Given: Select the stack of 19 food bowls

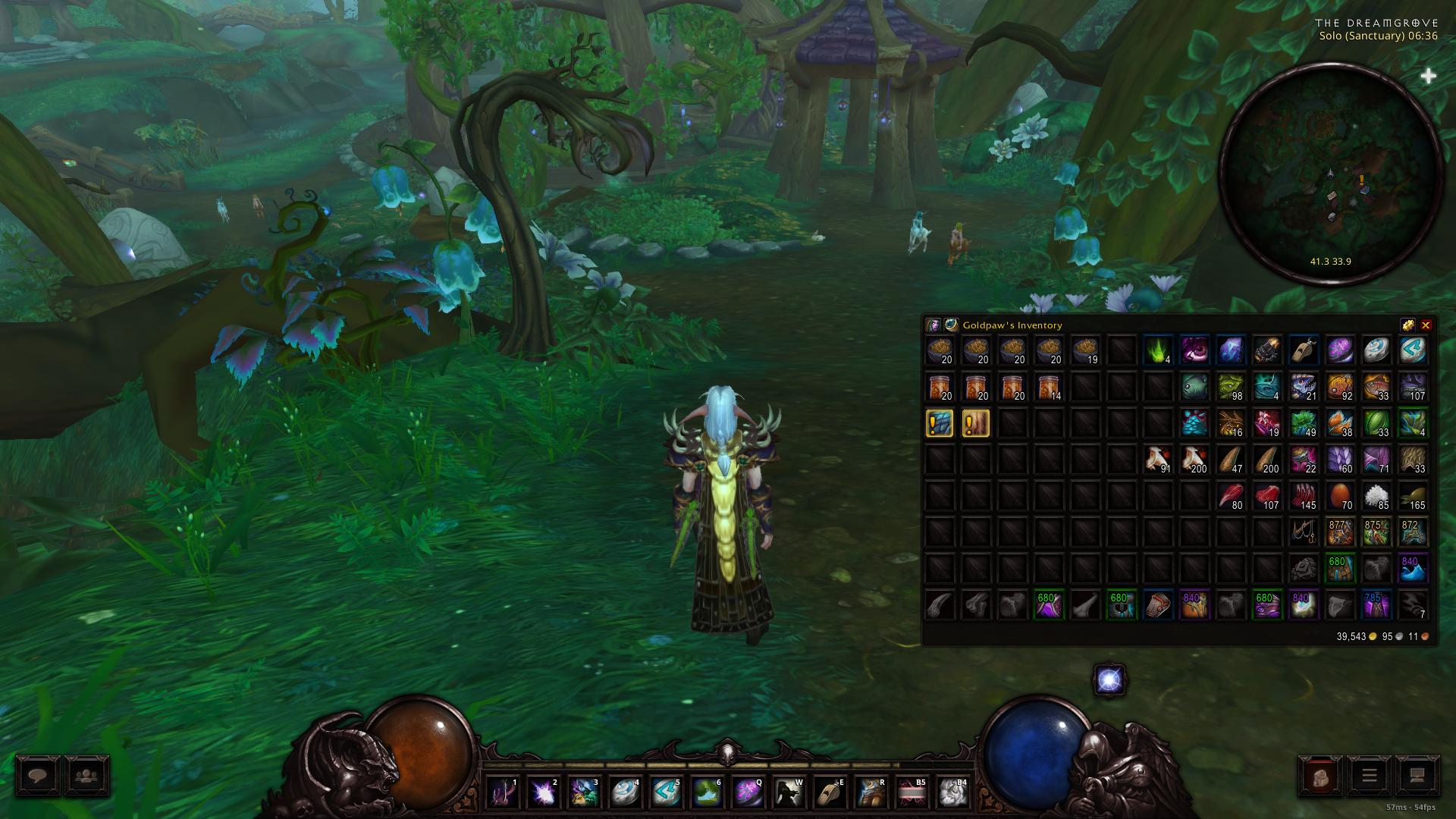Looking at the screenshot, I should (1085, 350).
